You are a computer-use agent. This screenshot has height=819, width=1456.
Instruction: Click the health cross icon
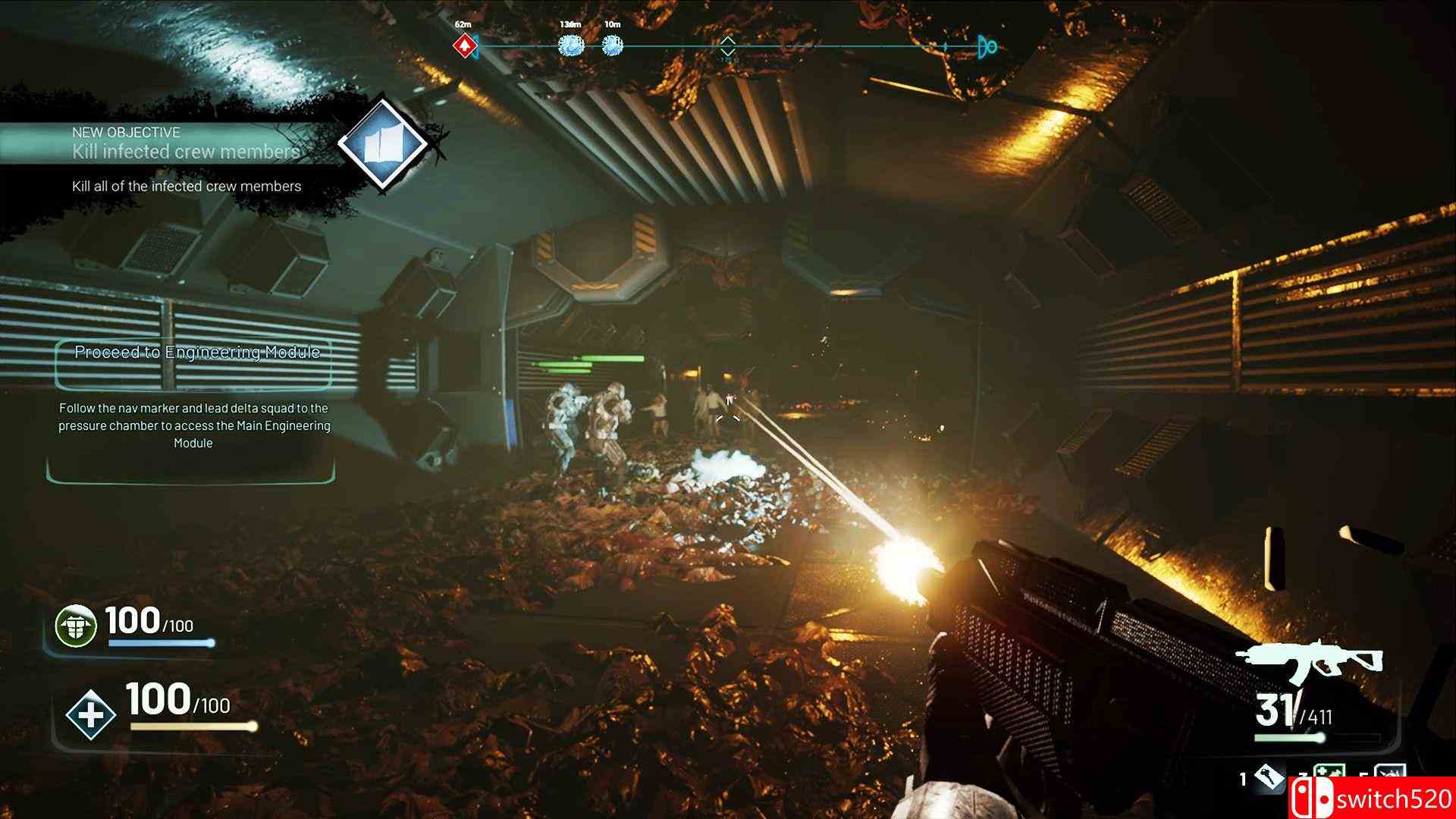click(x=90, y=714)
